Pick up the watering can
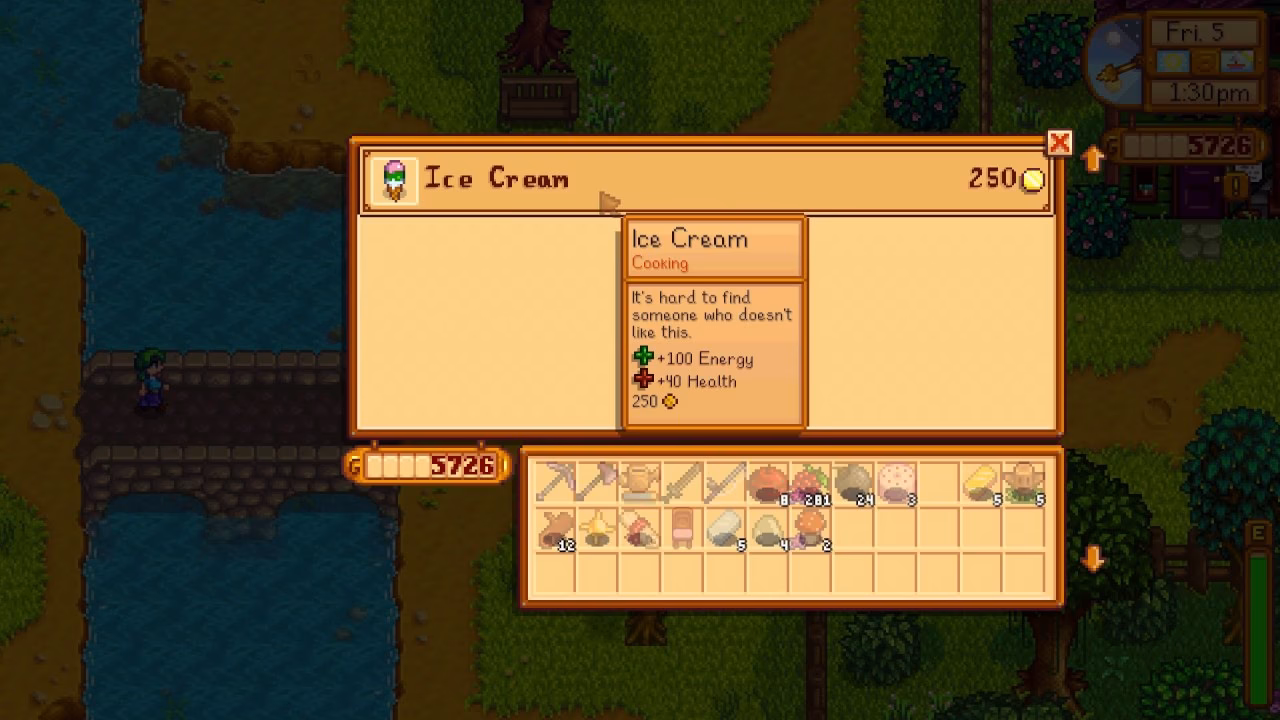The width and height of the screenshot is (1280, 720). pos(642,483)
